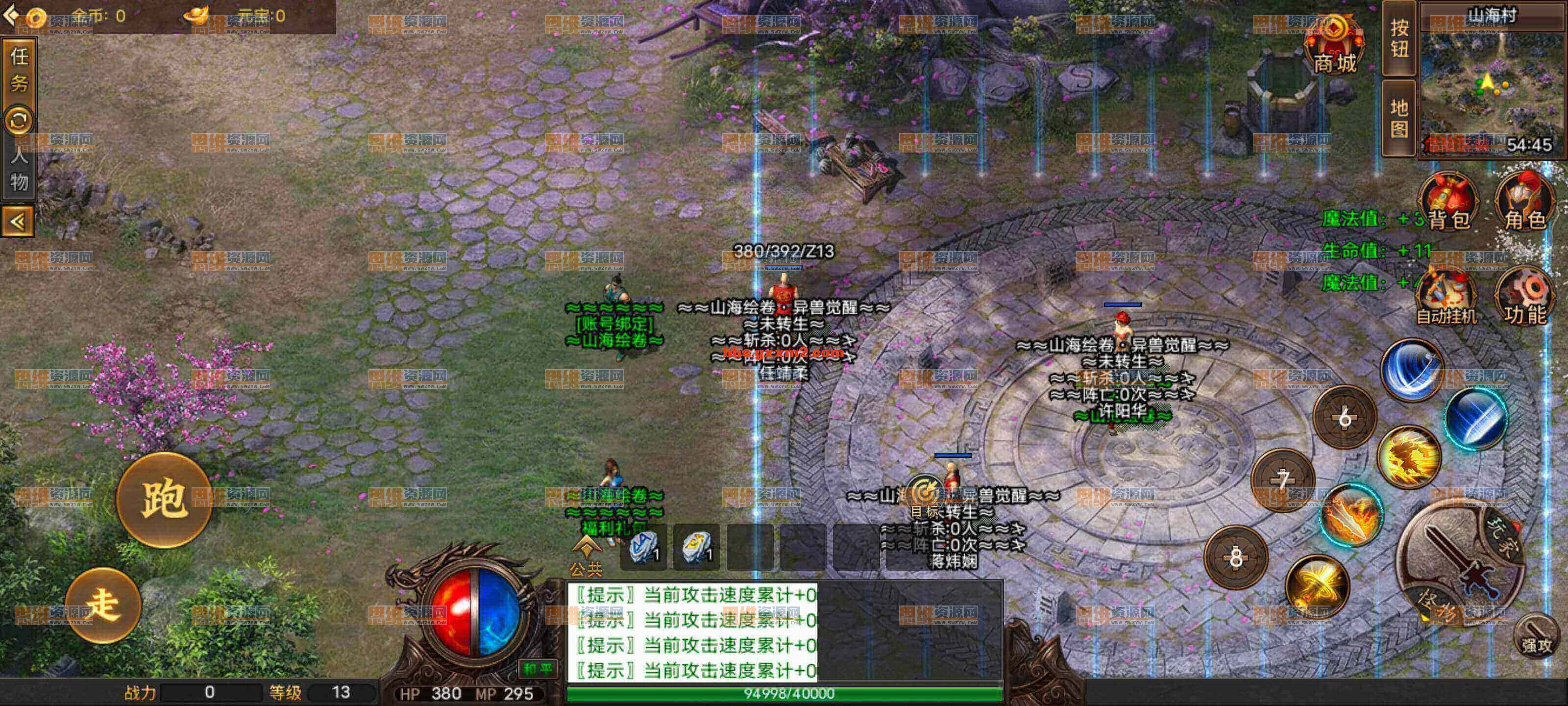
Task: Enable 自动挂机 auto-battle
Action: [1446, 297]
